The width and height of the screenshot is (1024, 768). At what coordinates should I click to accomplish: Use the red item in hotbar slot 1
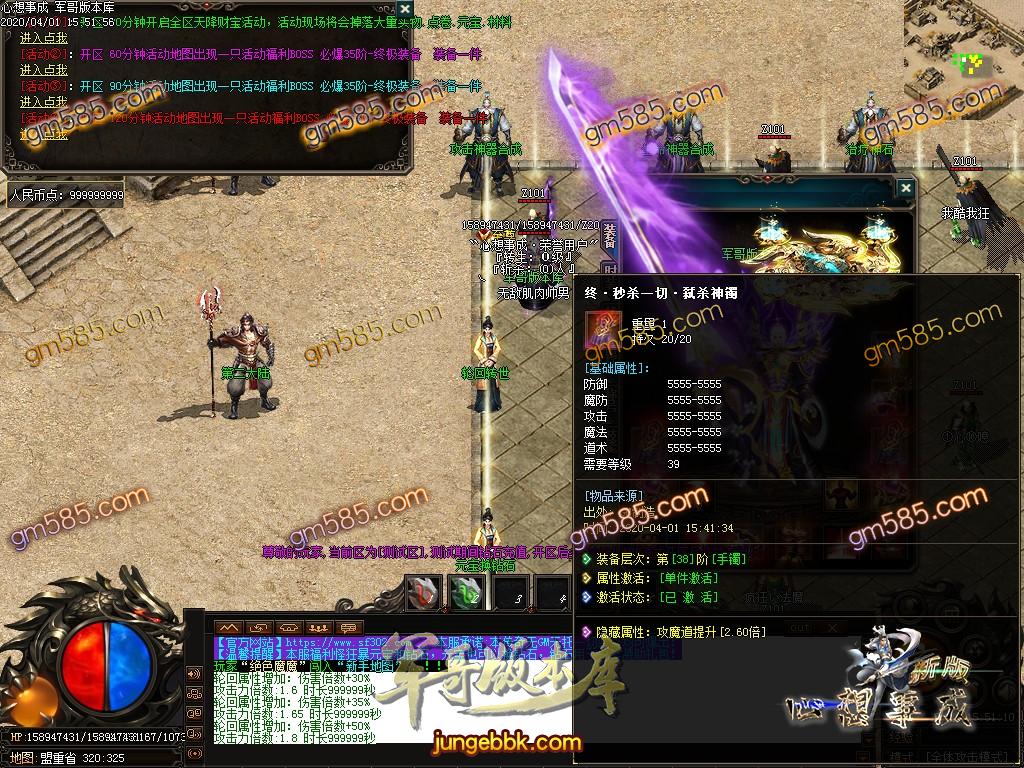coord(423,593)
